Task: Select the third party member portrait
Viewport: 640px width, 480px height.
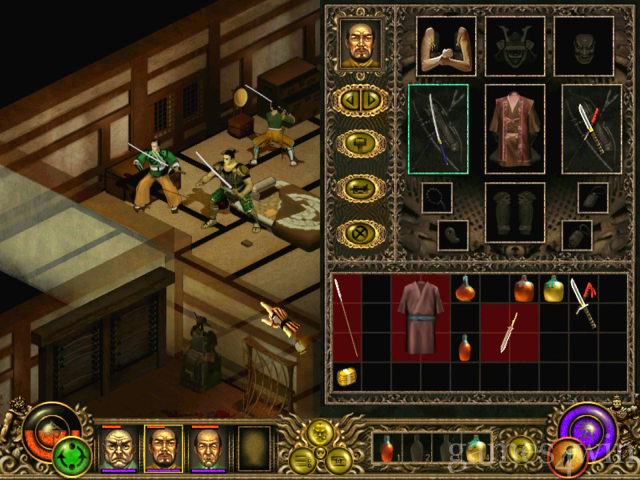Action: pos(208,447)
